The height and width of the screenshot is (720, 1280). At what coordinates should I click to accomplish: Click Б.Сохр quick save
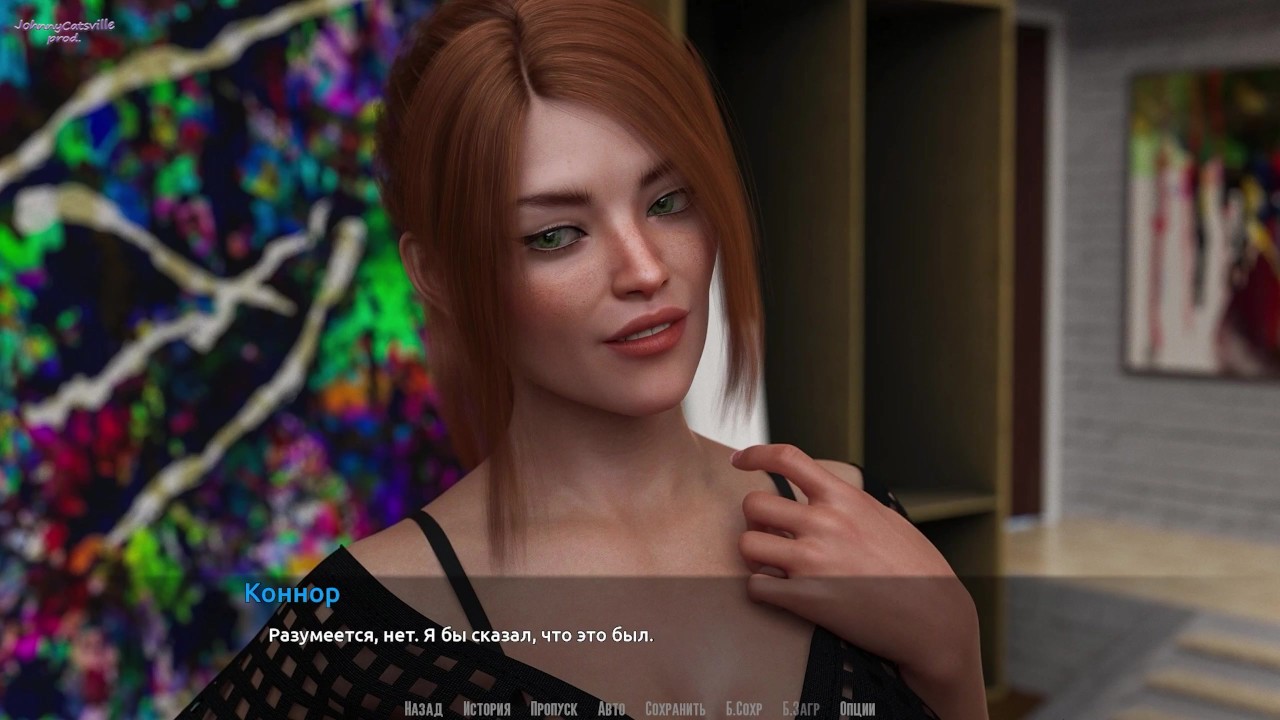tap(743, 709)
